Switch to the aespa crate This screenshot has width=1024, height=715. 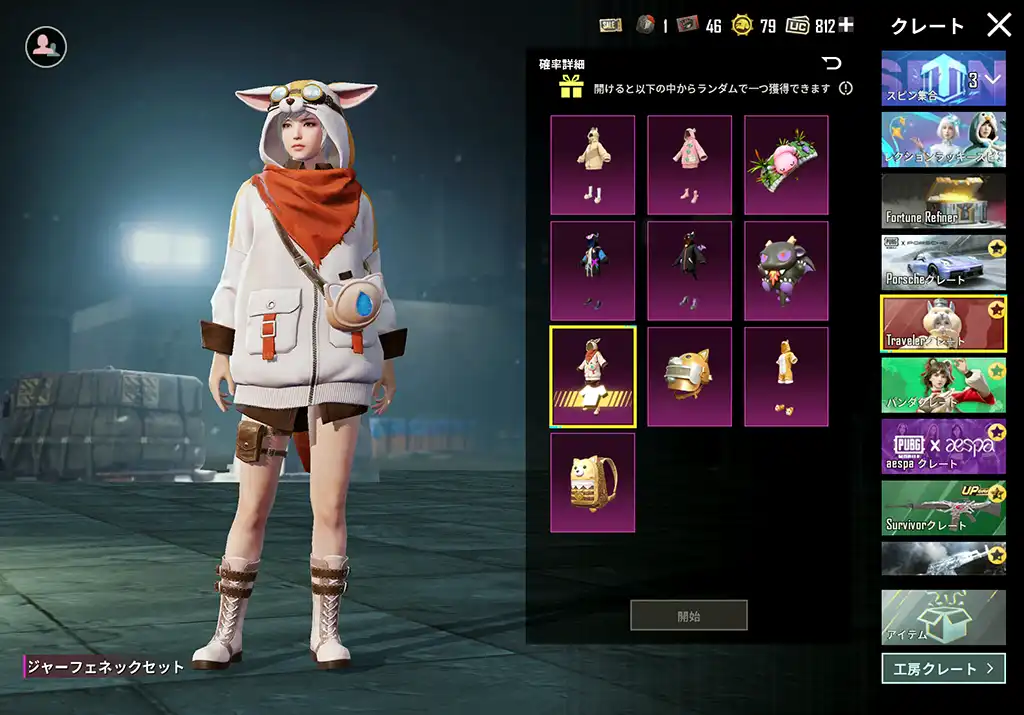(943, 446)
